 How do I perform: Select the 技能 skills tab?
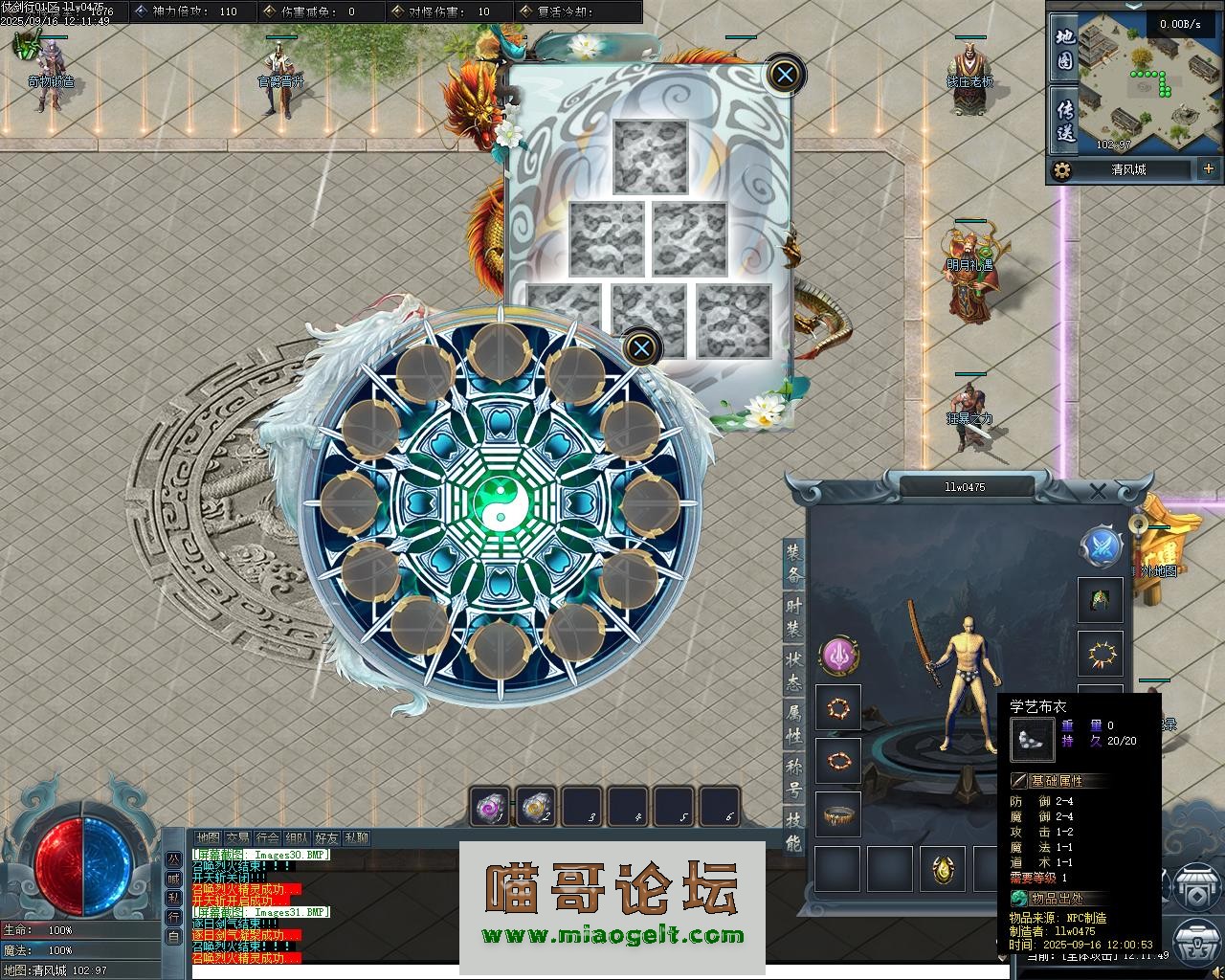point(794,830)
